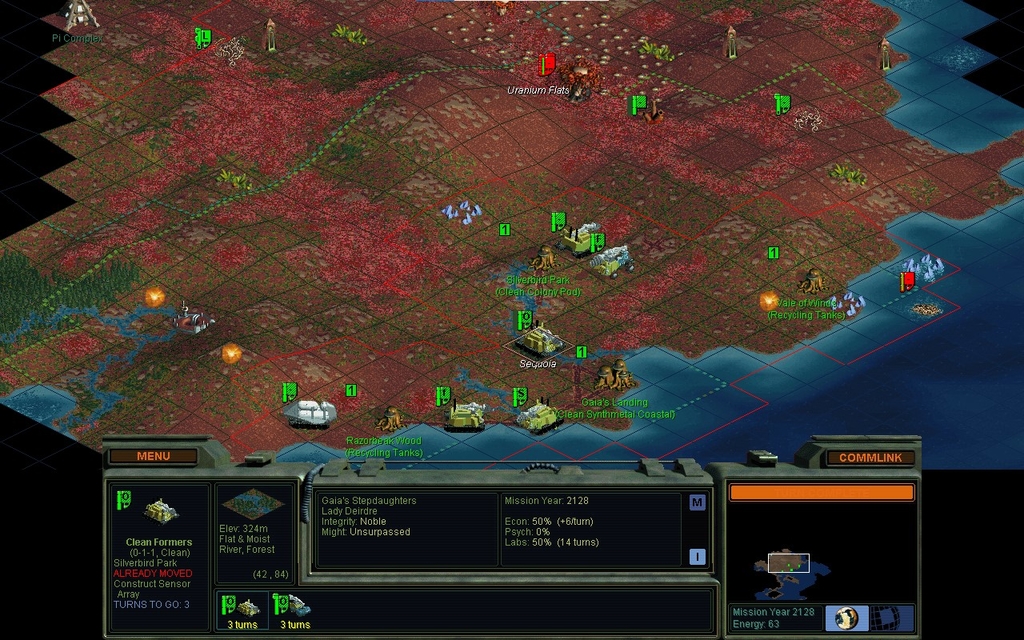Select the yellow formers in the stack row
The height and width of the screenshot is (640, 1024).
pos(242,609)
